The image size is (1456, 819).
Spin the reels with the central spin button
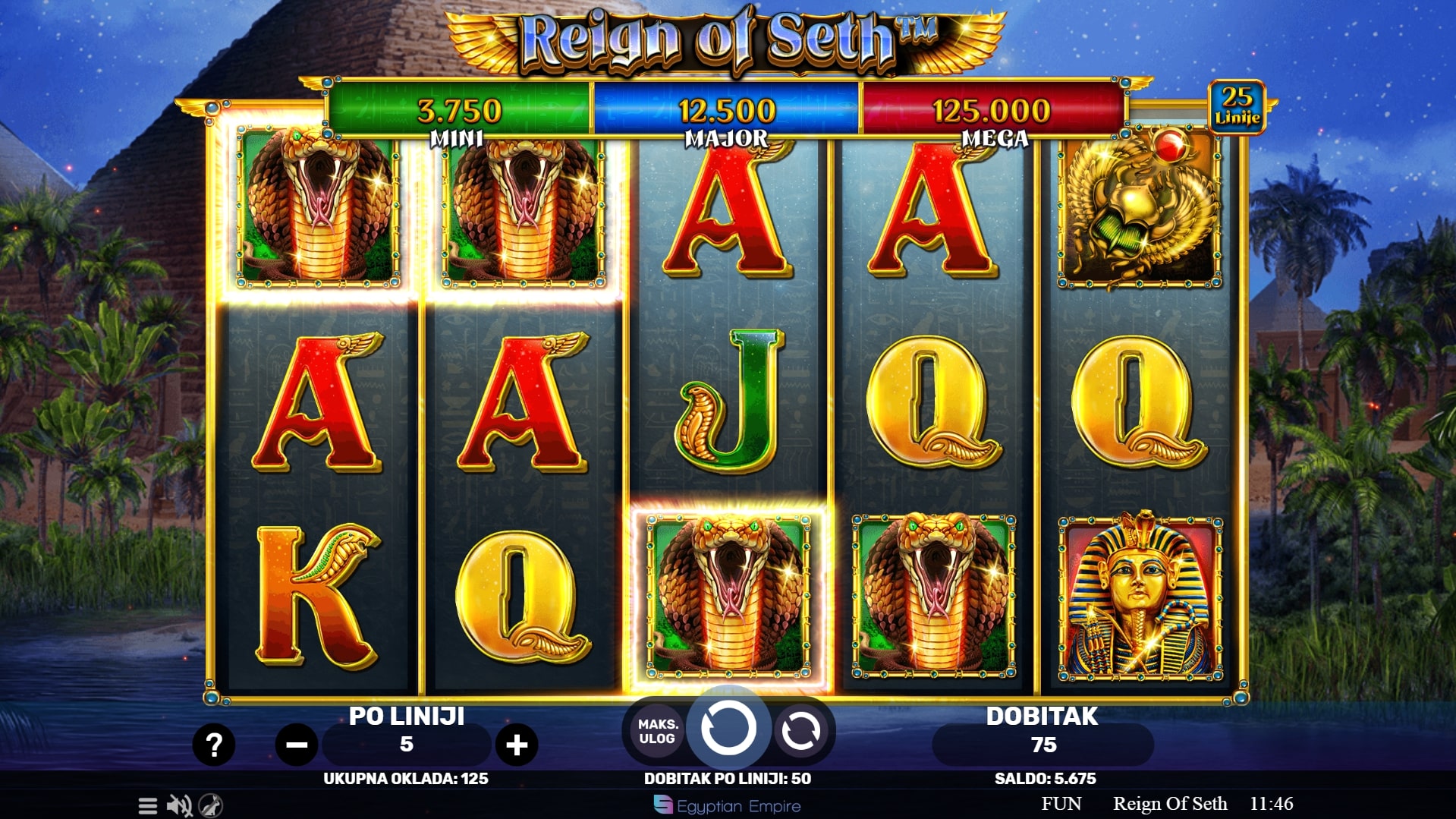click(x=728, y=729)
